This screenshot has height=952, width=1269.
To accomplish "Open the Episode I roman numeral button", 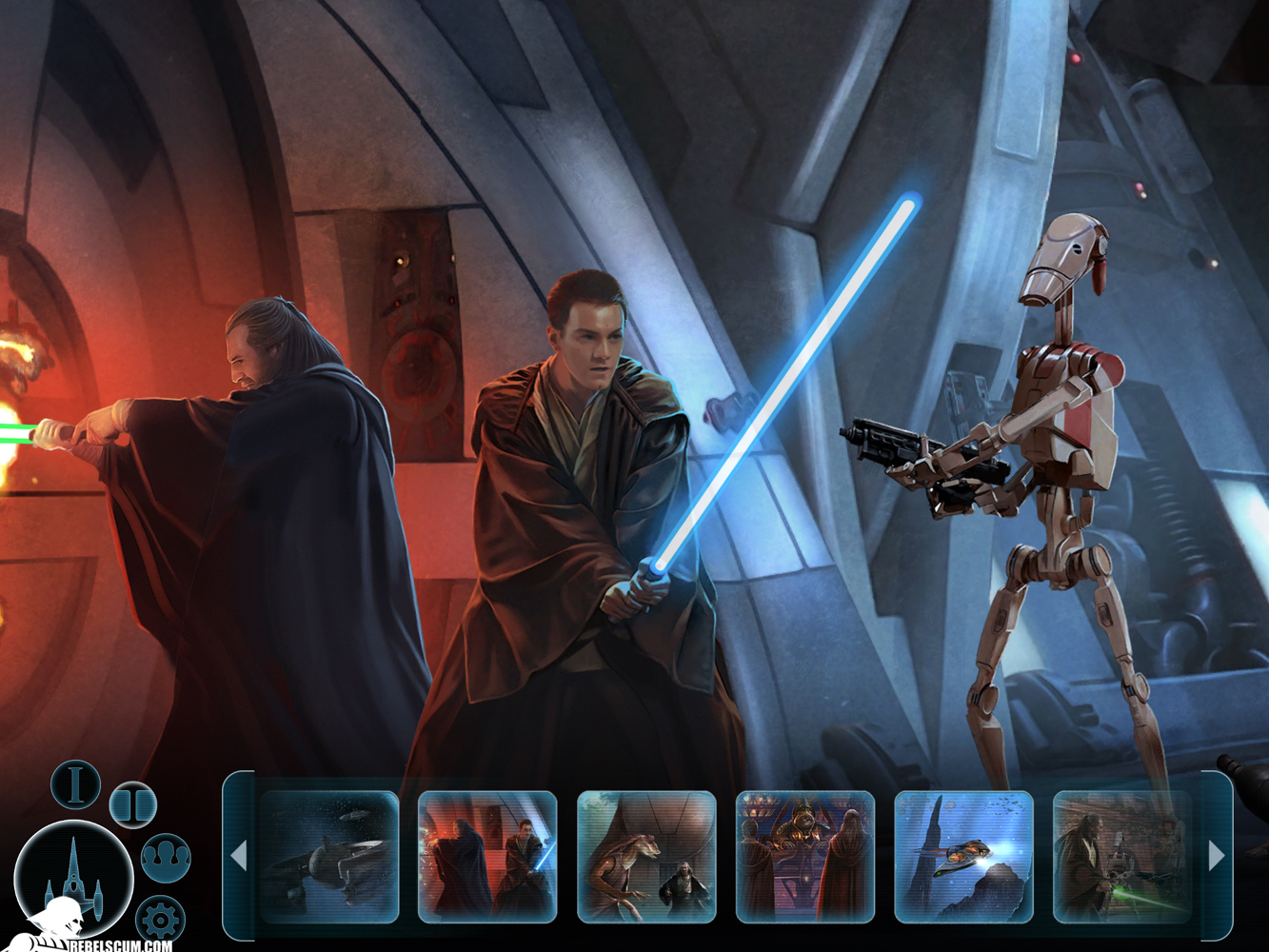I will click(76, 784).
